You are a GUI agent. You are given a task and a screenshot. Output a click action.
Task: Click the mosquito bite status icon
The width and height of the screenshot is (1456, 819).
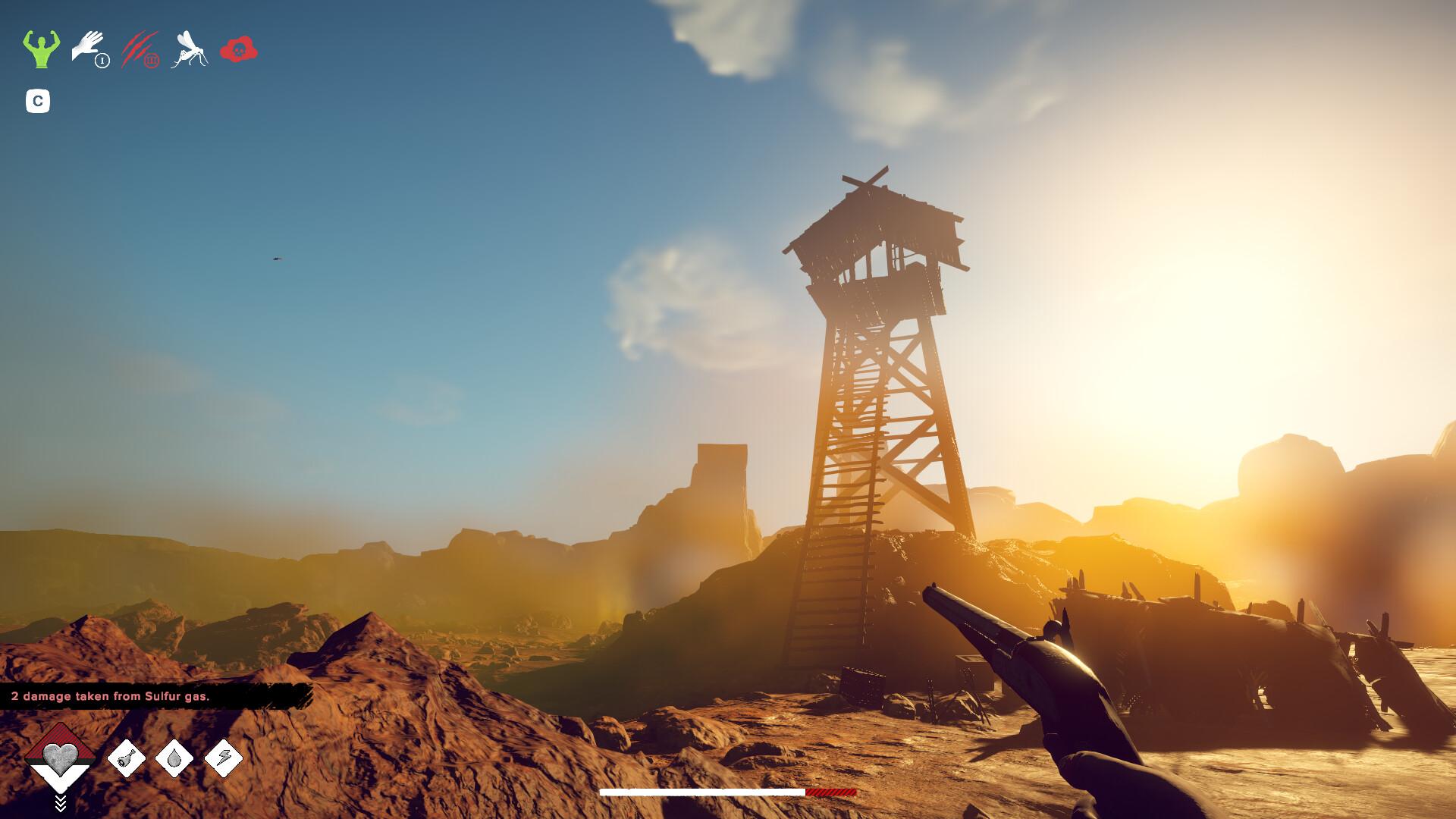190,49
